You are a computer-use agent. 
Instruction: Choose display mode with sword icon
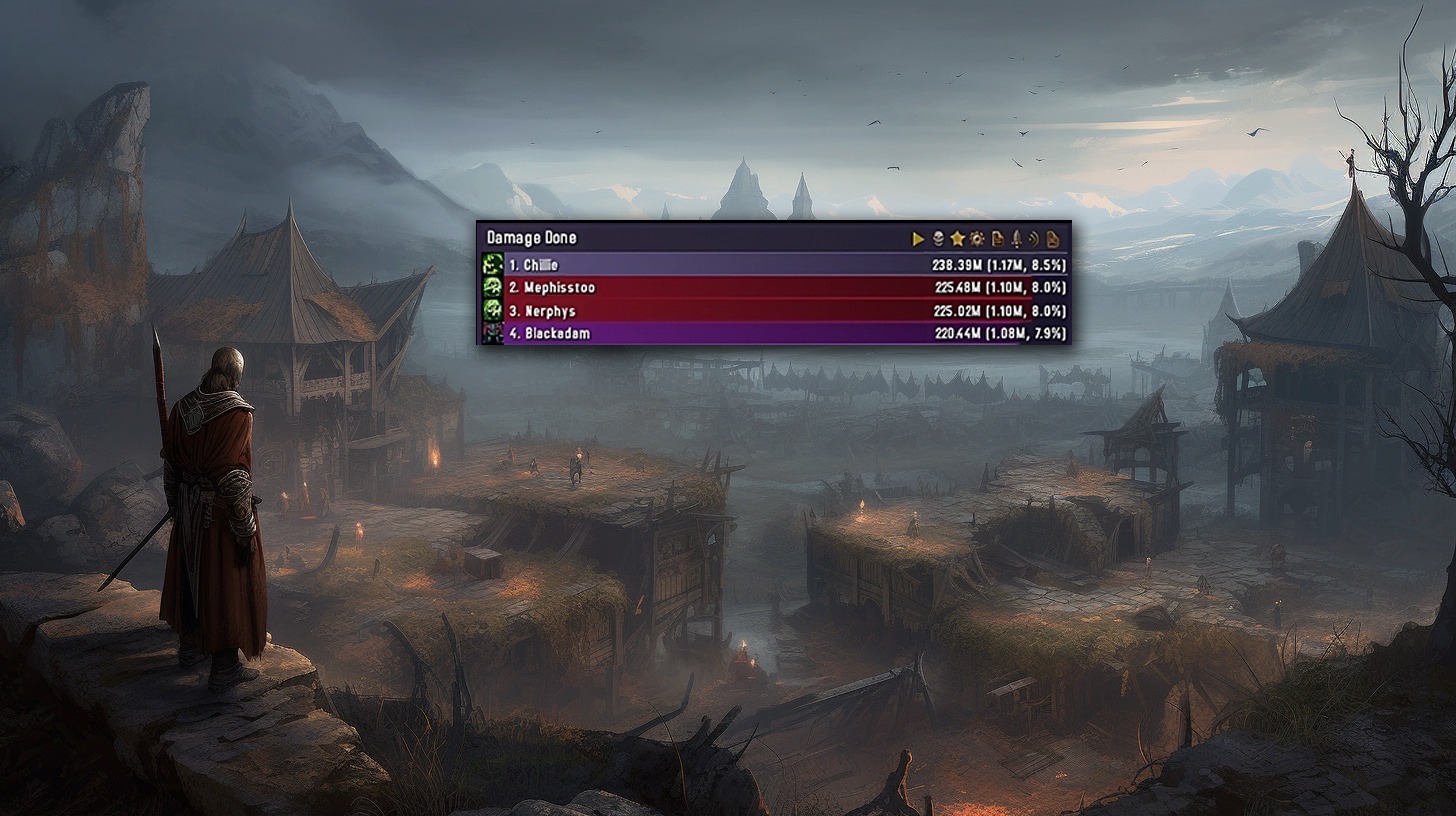click(x=1016, y=239)
